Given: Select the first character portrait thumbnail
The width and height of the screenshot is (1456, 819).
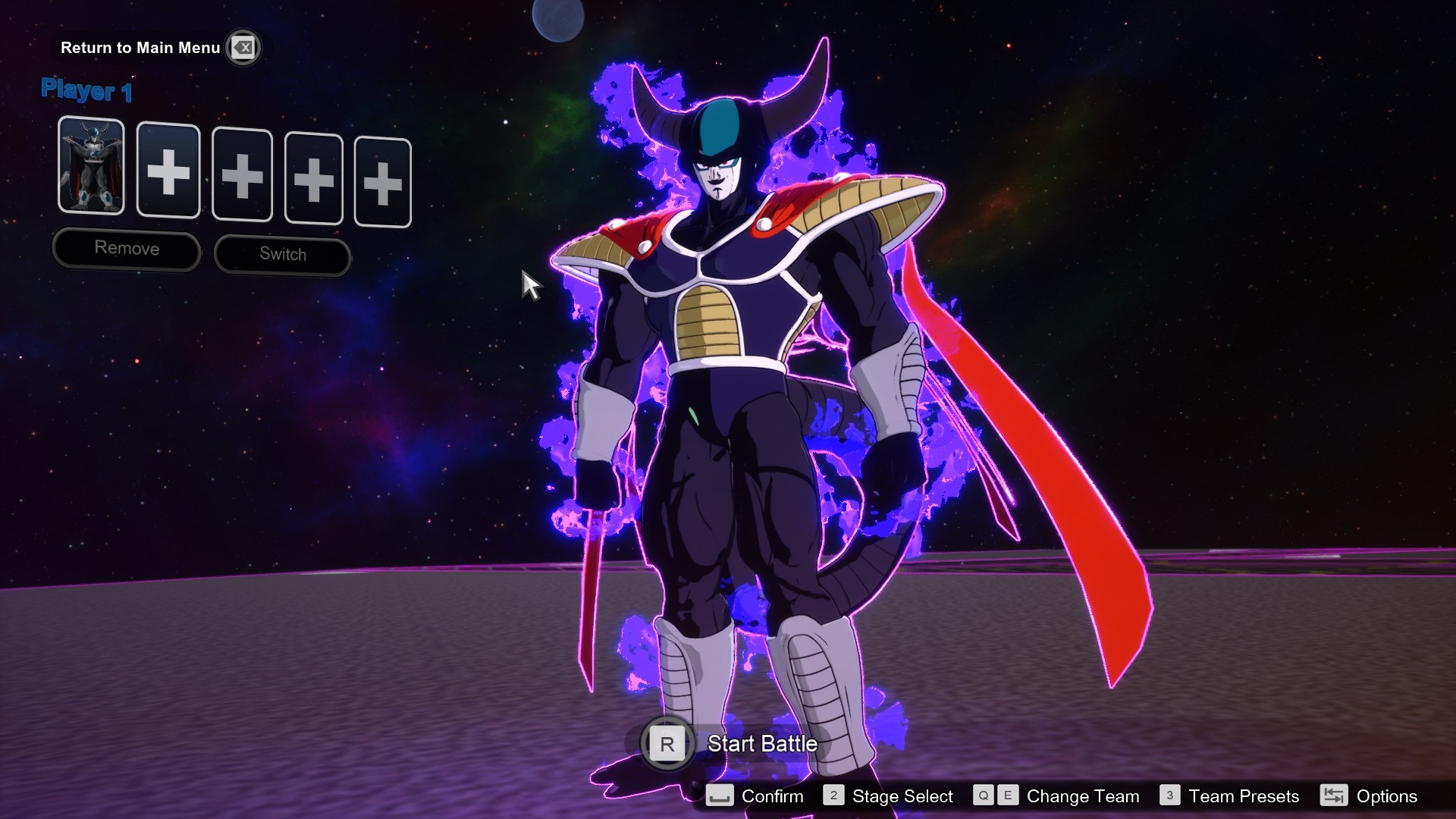Looking at the screenshot, I should [91, 168].
